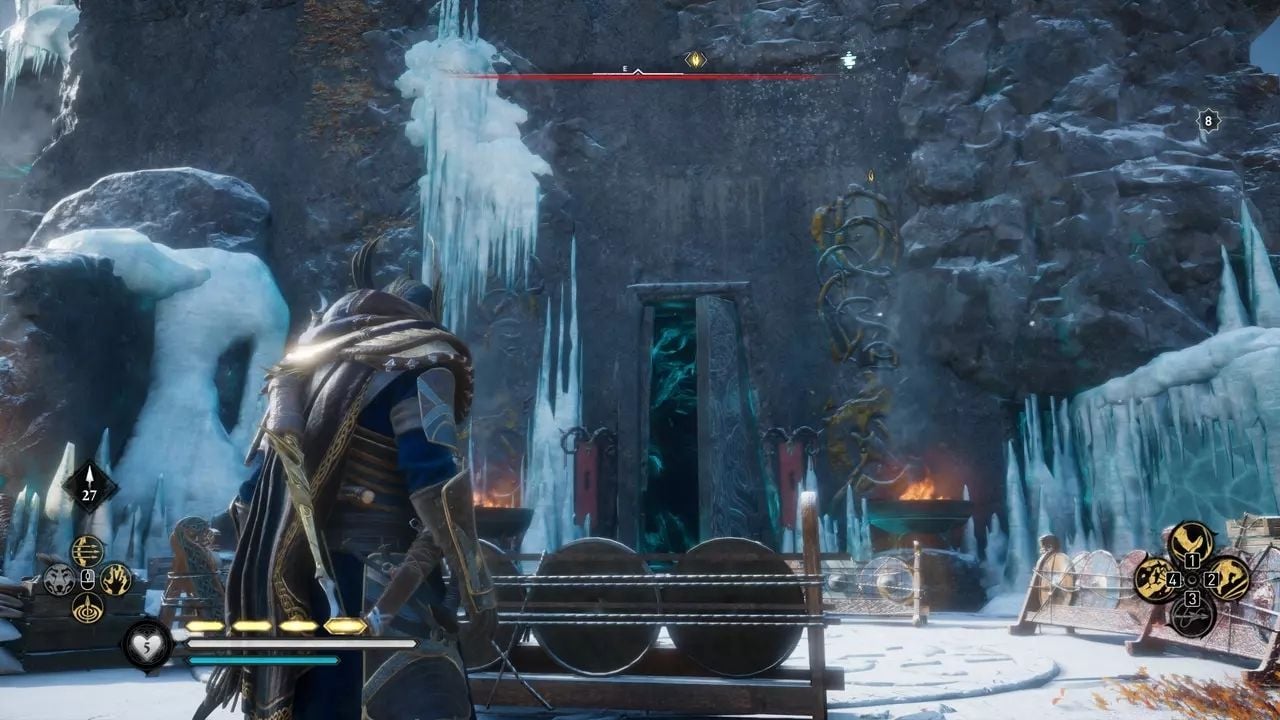This screenshot has height=720, width=1280.
Task: Open the notification badge showing 8
Action: (x=1208, y=122)
